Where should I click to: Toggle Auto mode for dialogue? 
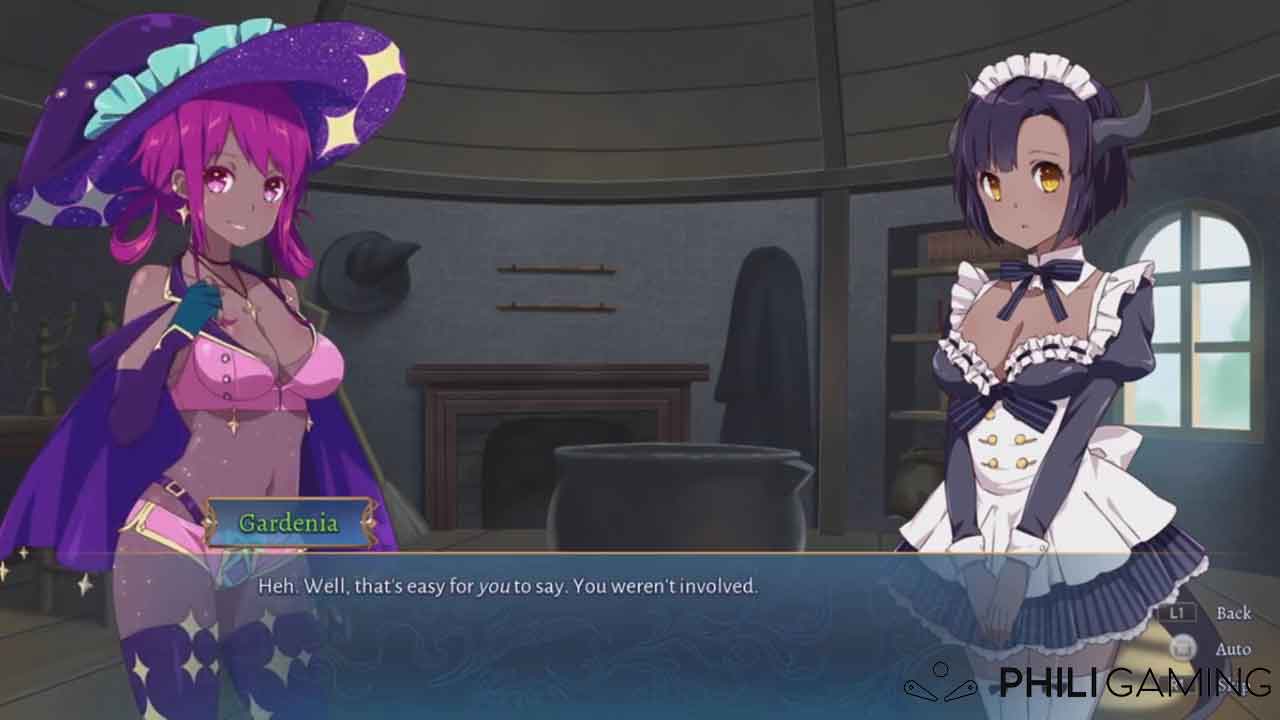(1232, 649)
